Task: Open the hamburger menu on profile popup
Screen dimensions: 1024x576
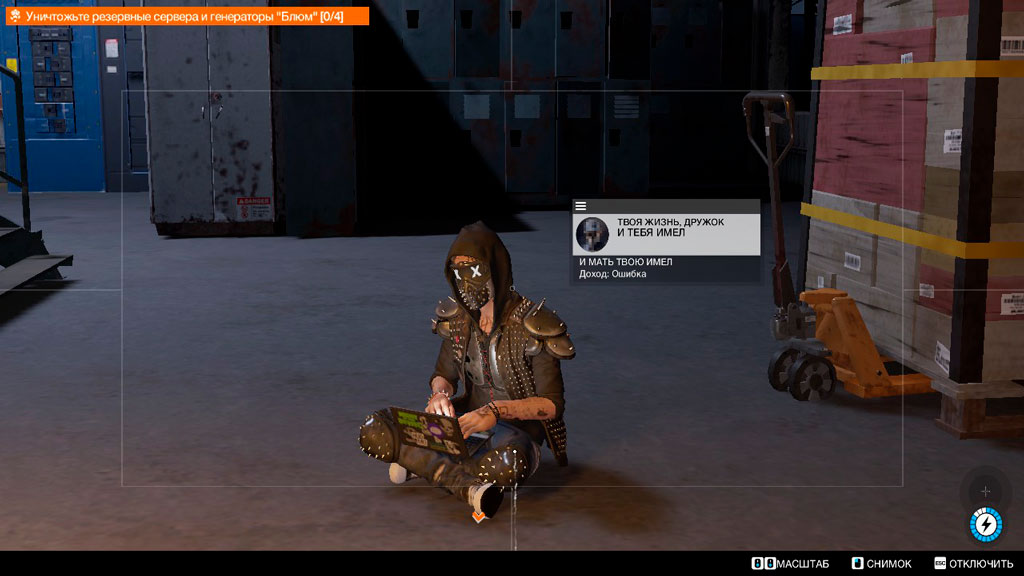Action: [581, 206]
